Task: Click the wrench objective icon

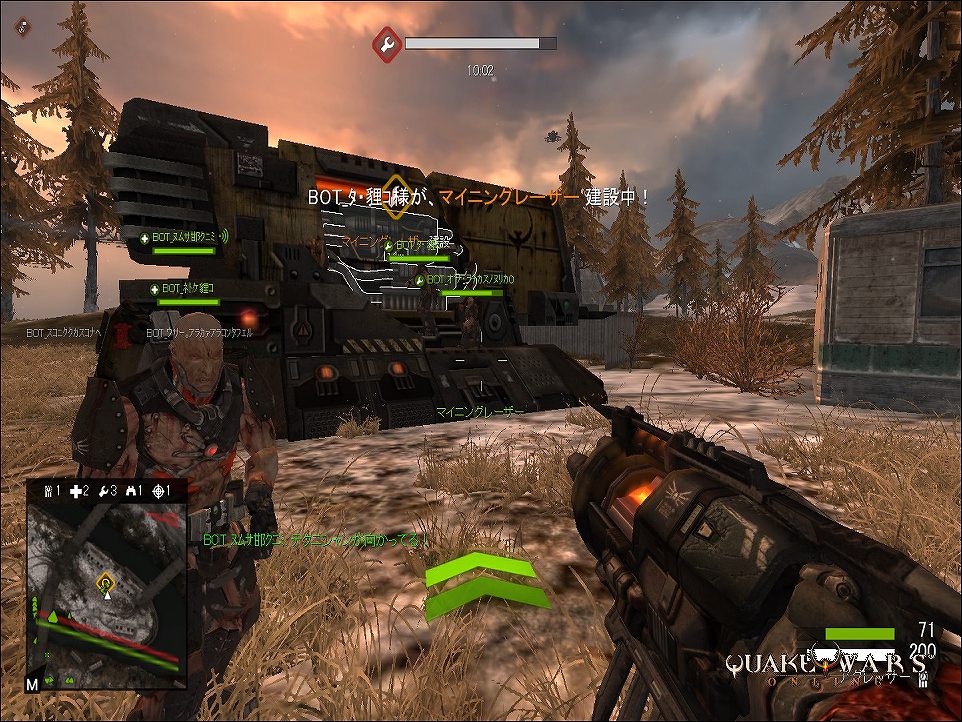Action: (x=387, y=44)
